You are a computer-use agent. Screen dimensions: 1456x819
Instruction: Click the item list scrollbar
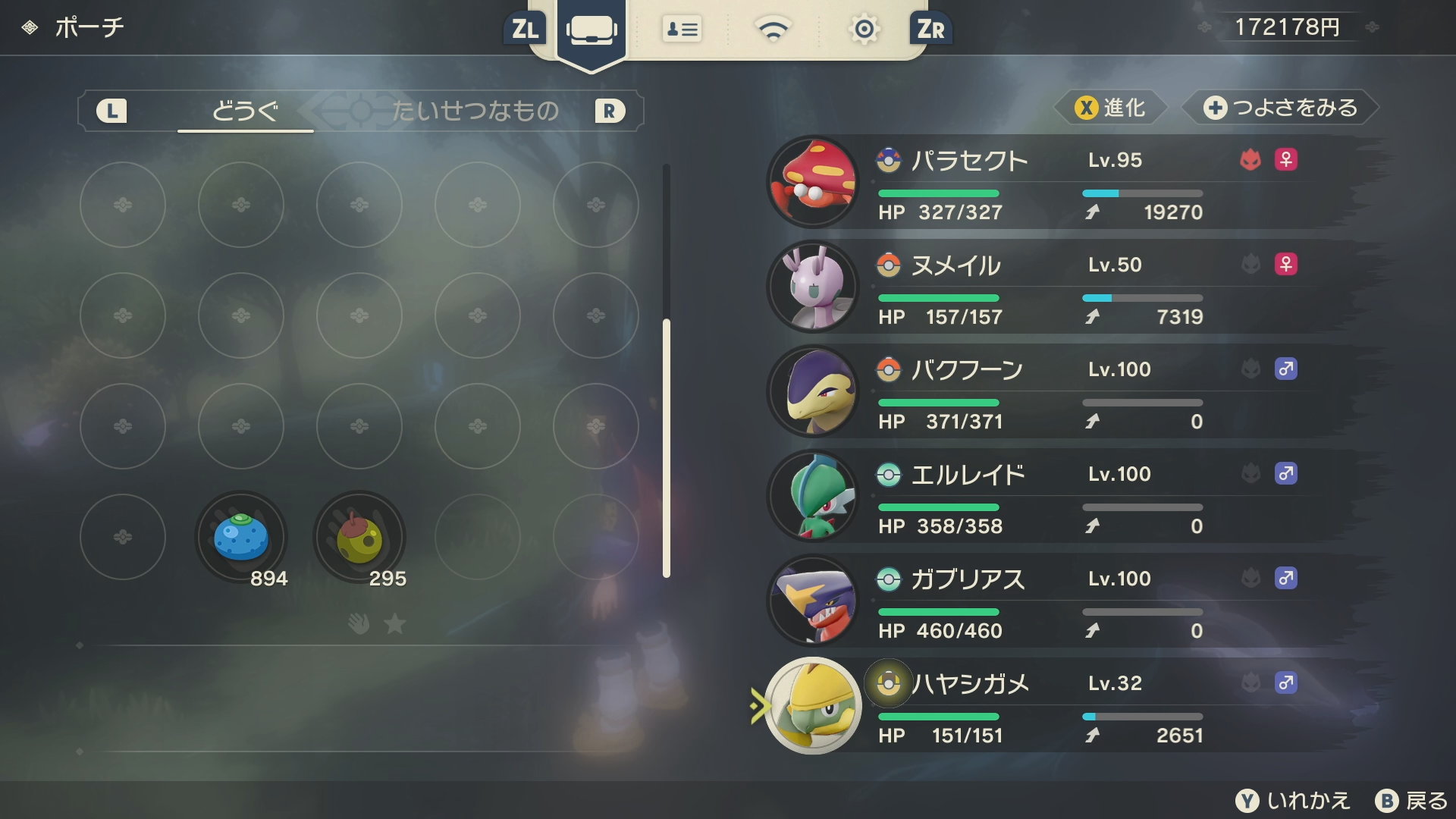pyautogui.click(x=667, y=447)
